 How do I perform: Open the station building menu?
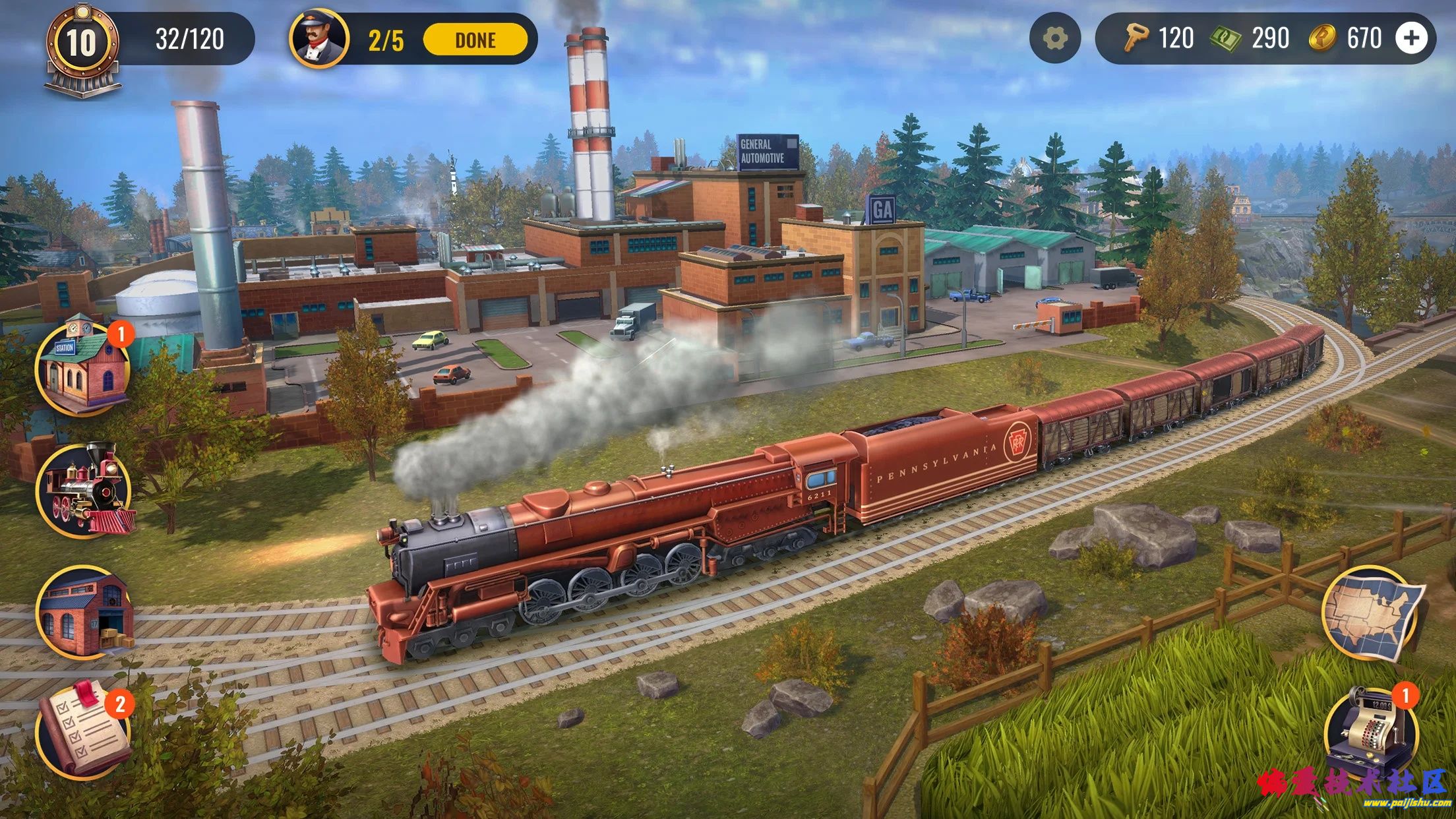pyautogui.click(x=83, y=369)
